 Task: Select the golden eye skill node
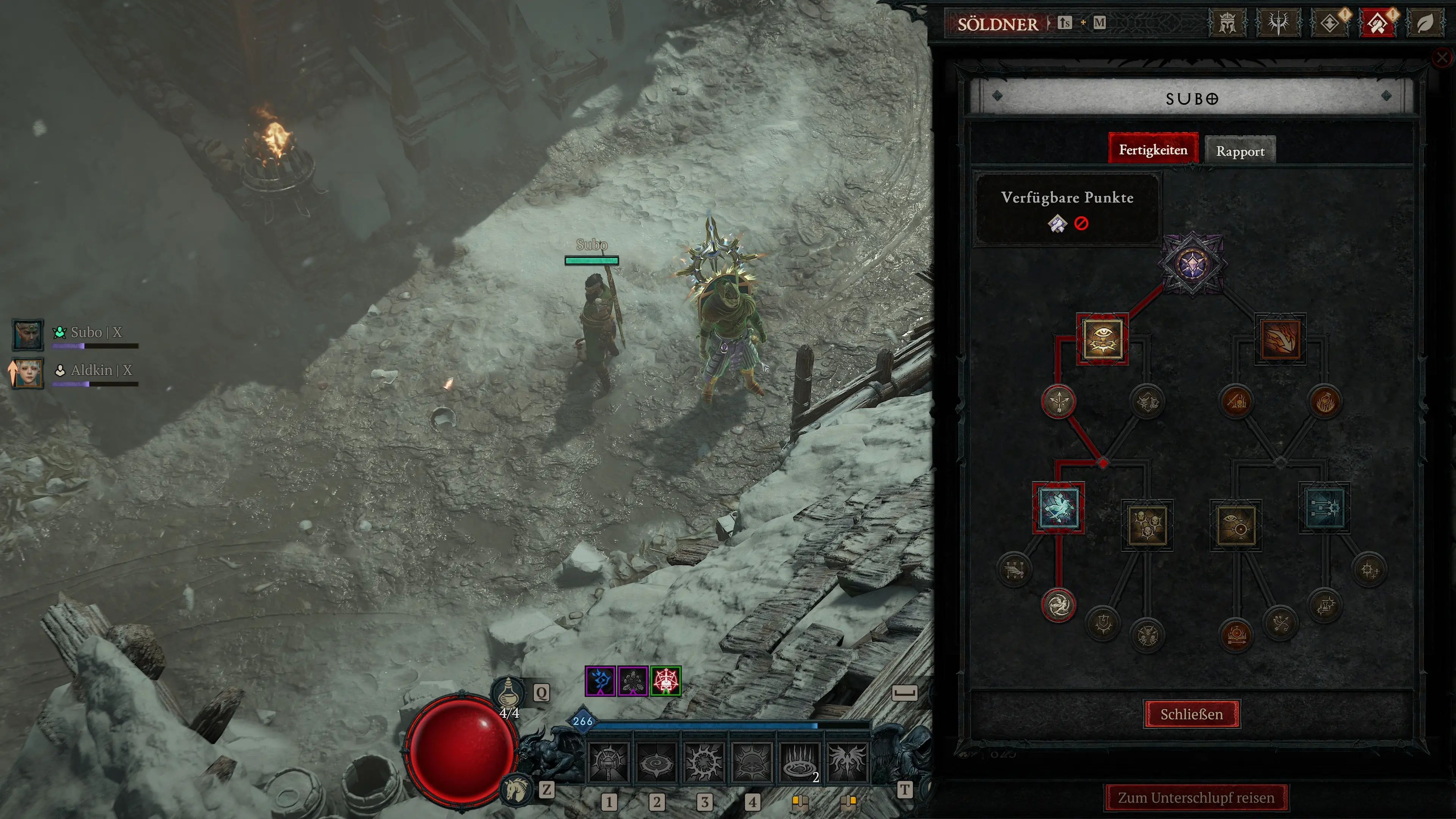point(1102,339)
